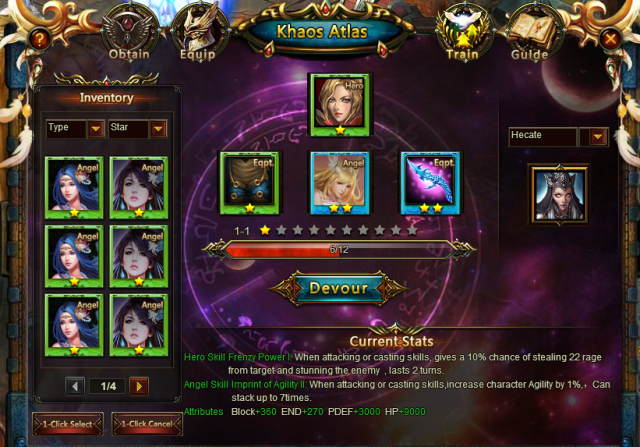
Task: Click the 1-Click Cancel button
Action: pyautogui.click(x=147, y=425)
